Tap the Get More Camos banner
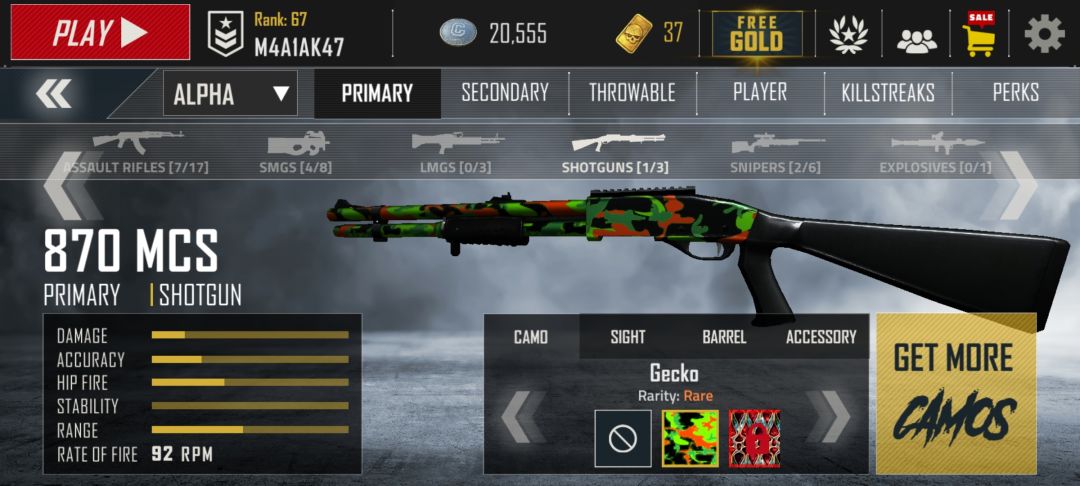 point(955,394)
